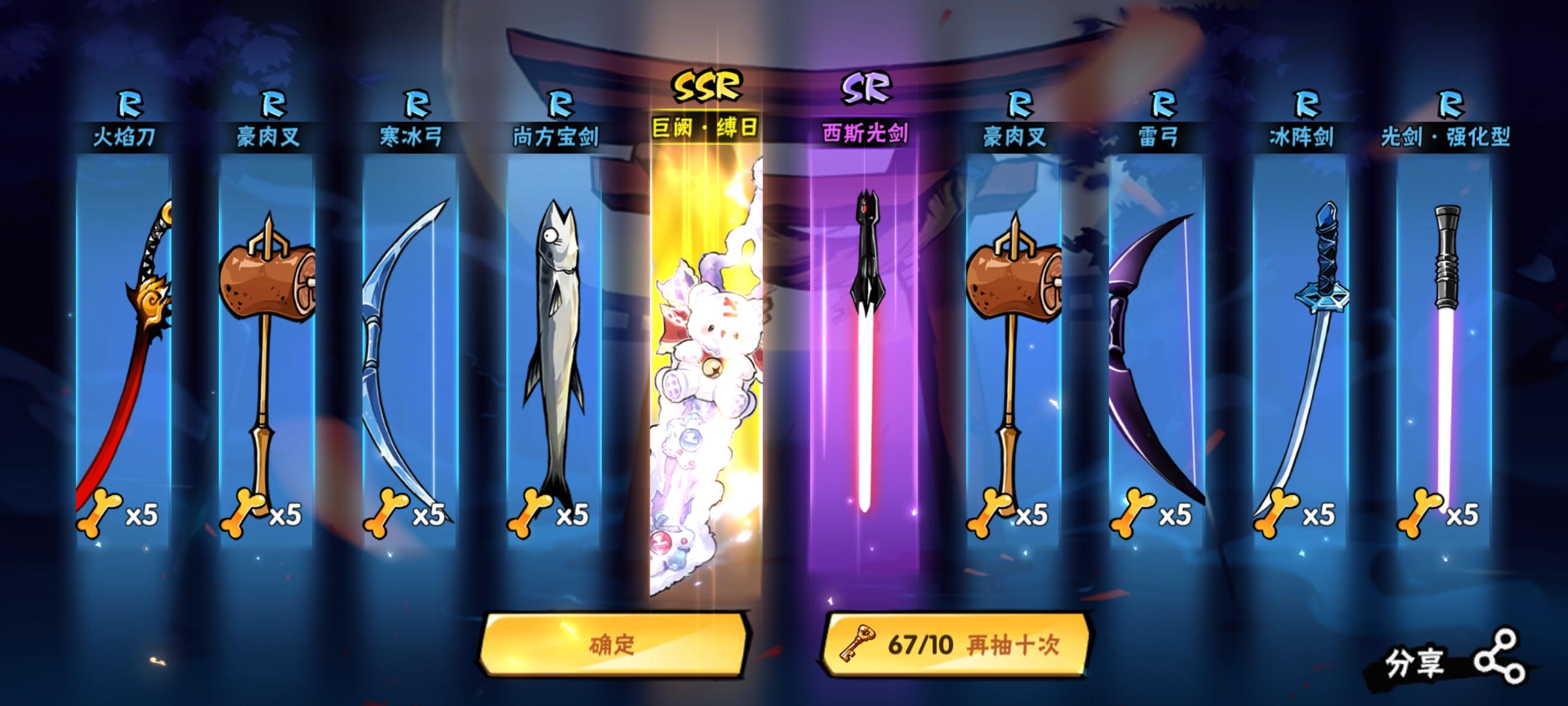
Task: Tap the 巨阙·缚日 title banner
Action: pos(706,130)
